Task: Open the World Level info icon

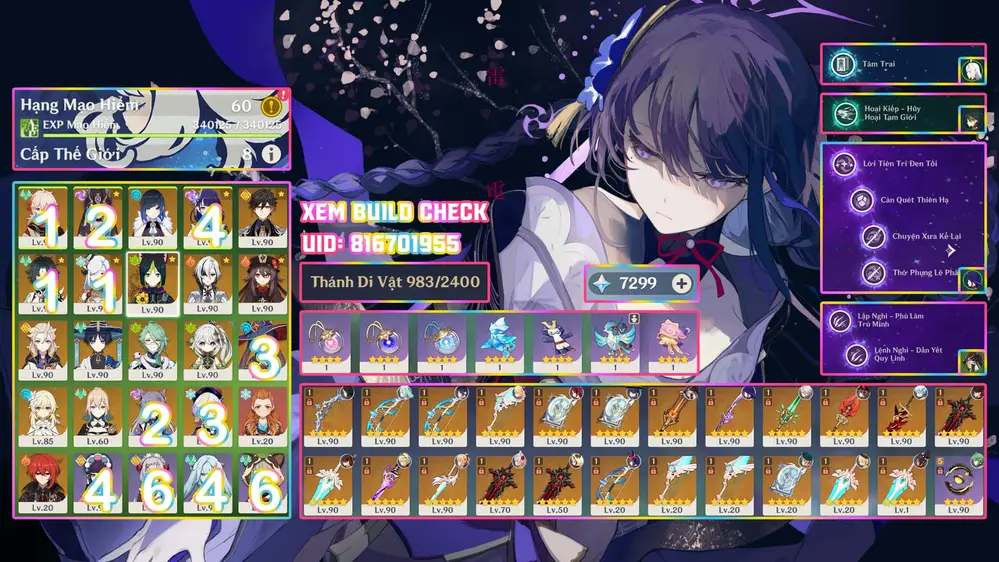Action: (270, 154)
